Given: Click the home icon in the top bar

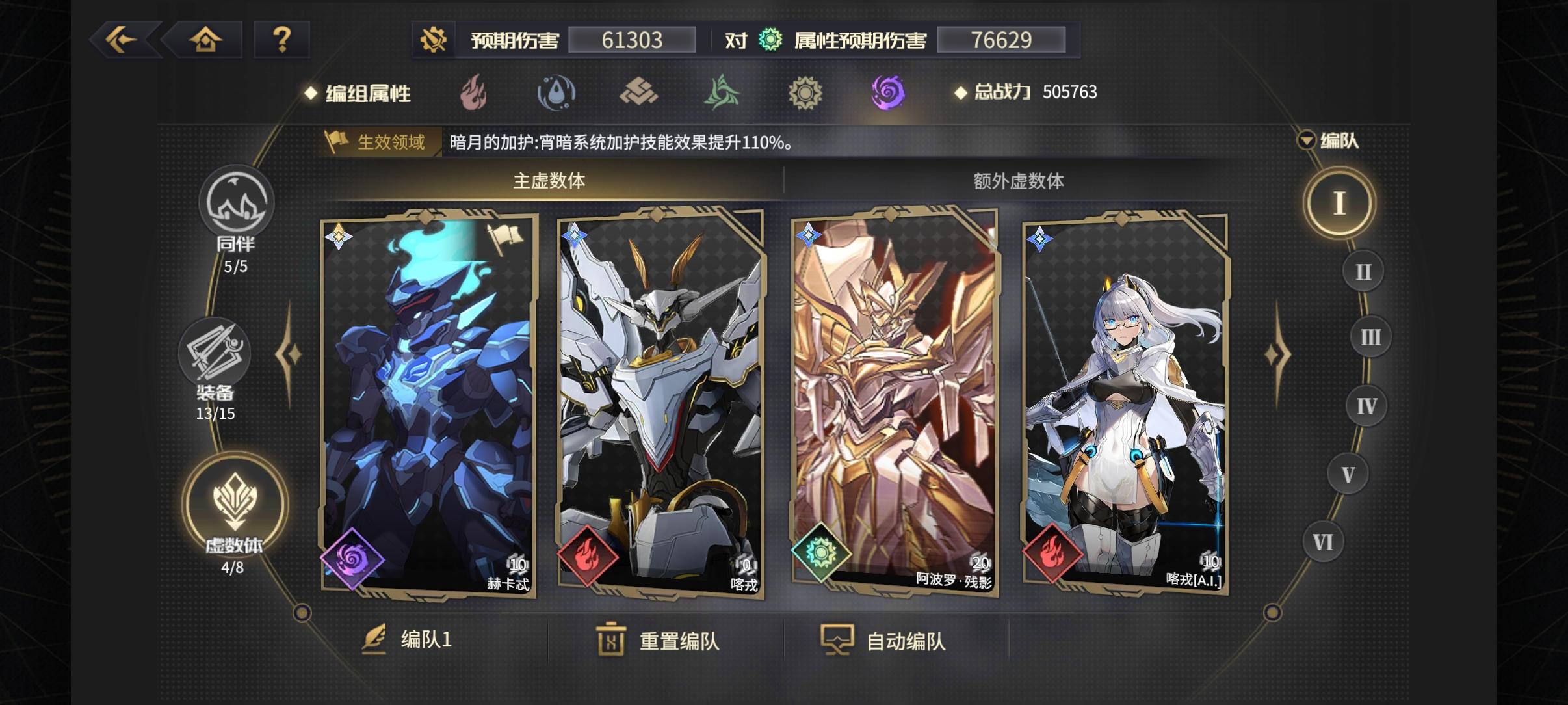Looking at the screenshot, I should (206, 40).
